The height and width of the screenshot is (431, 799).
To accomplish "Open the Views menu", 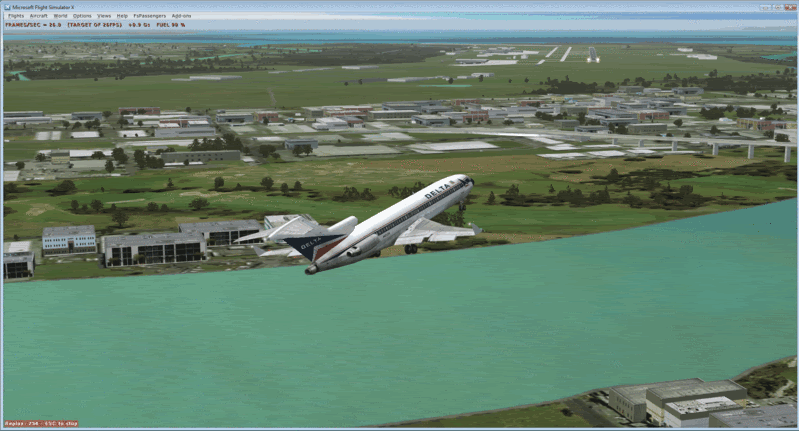I will (x=104, y=16).
